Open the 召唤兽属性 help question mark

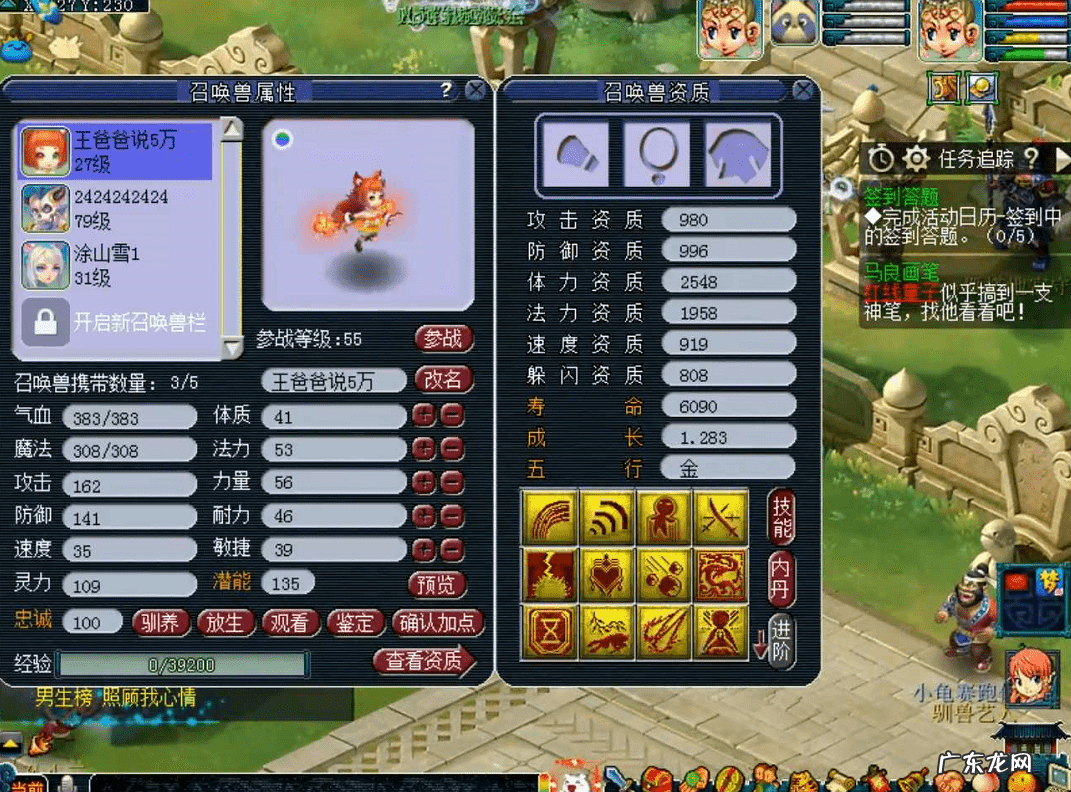point(446,91)
